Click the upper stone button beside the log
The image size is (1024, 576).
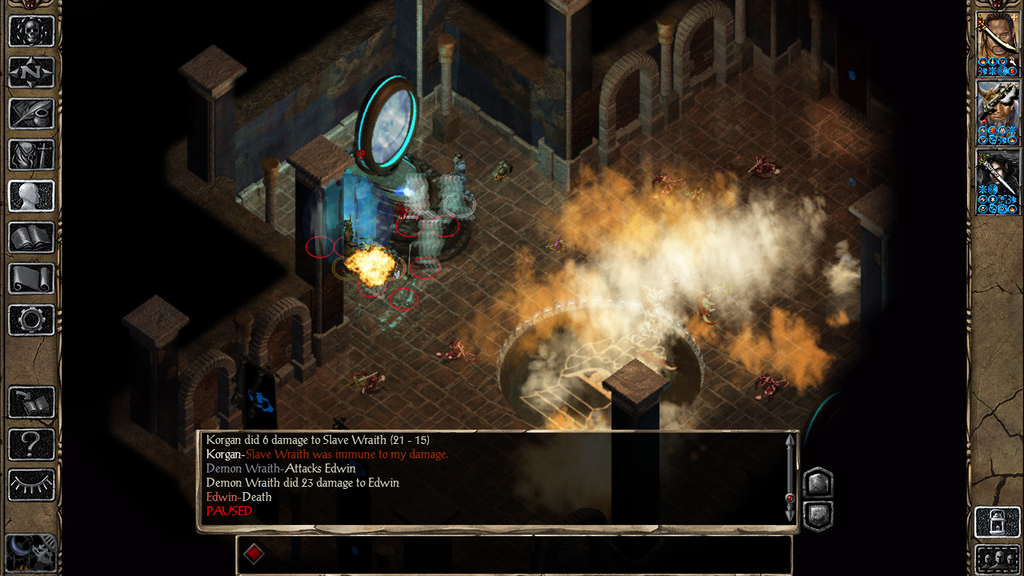pyautogui.click(x=818, y=482)
